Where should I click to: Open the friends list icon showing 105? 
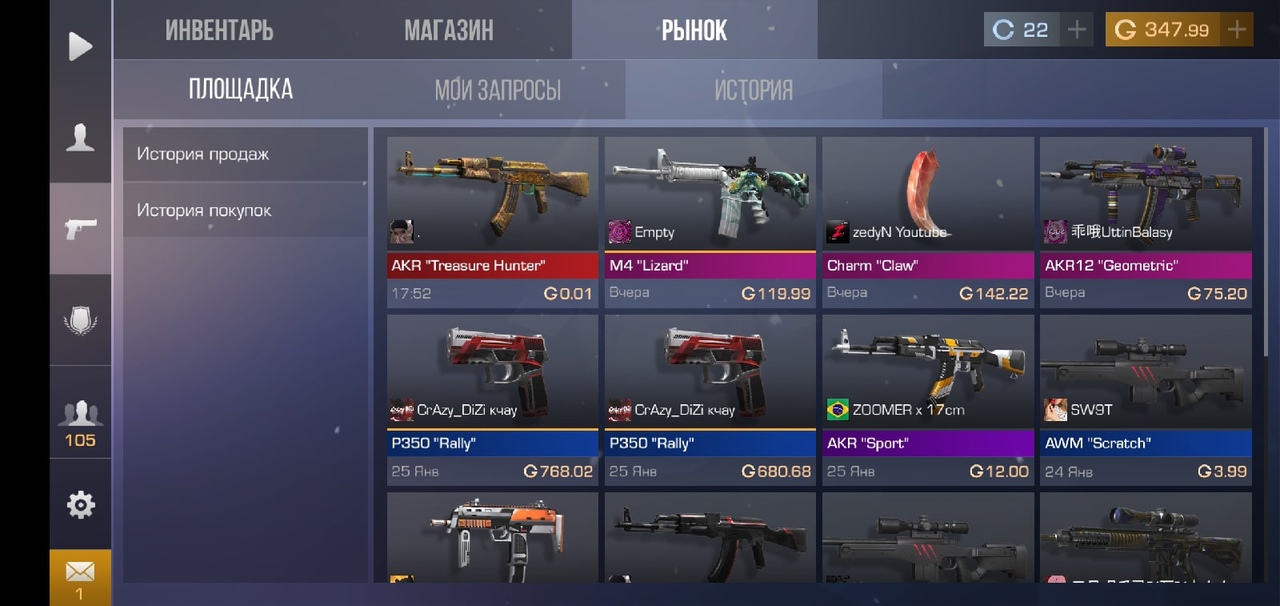click(x=80, y=420)
